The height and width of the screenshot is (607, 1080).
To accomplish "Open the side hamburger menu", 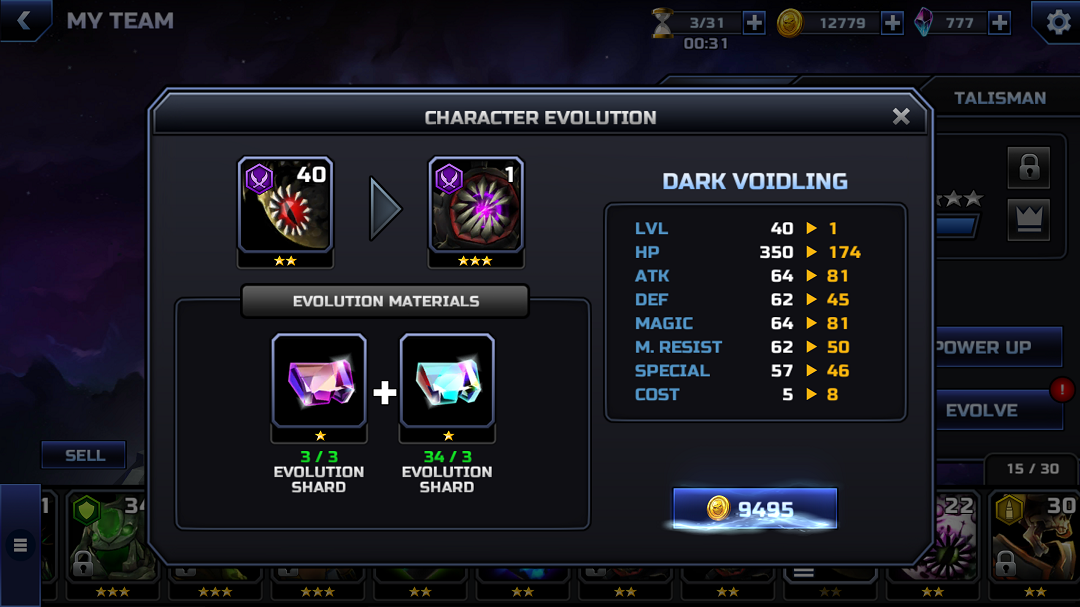I will point(20,545).
